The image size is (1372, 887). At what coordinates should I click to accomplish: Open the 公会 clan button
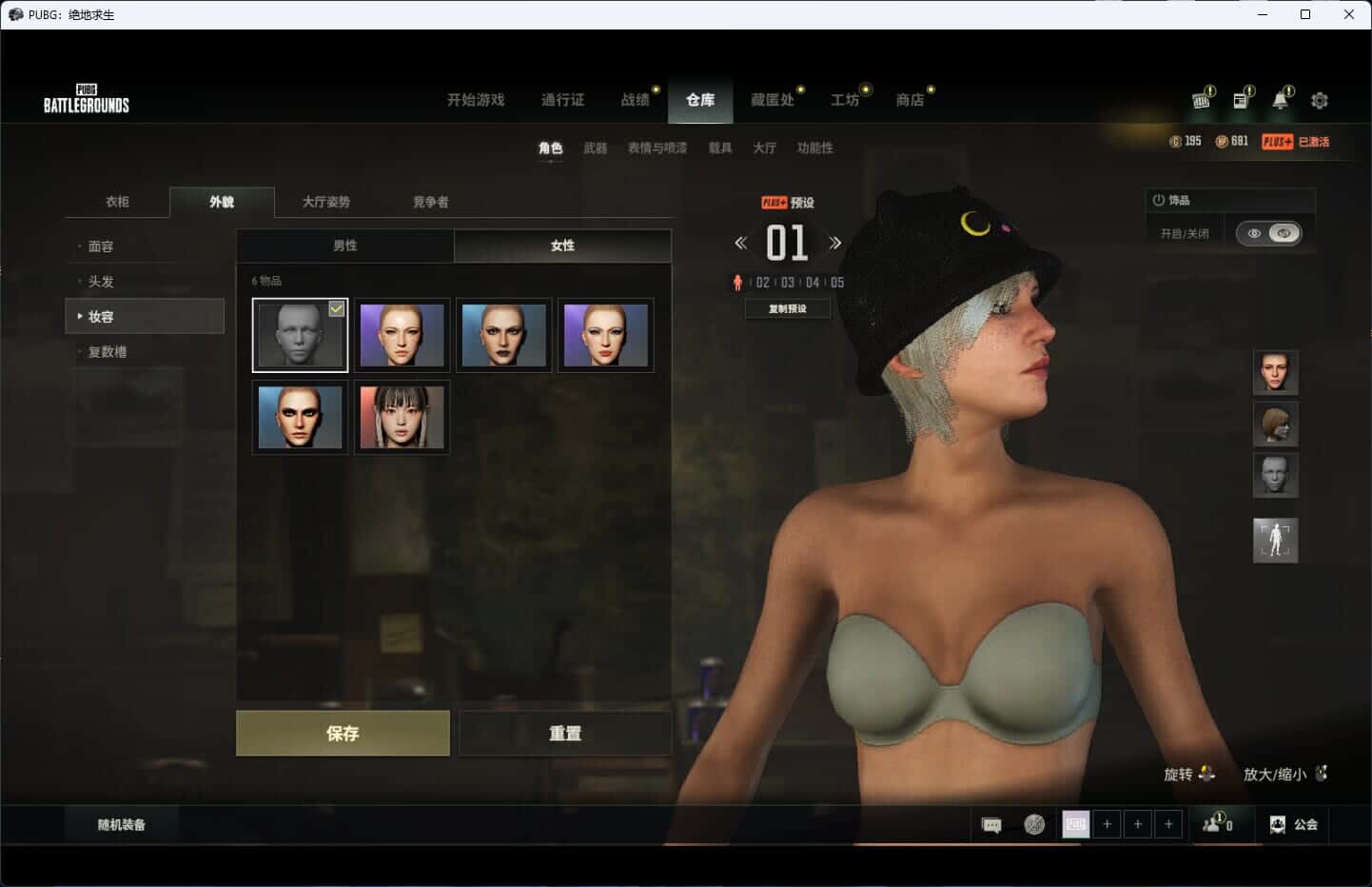point(1294,825)
